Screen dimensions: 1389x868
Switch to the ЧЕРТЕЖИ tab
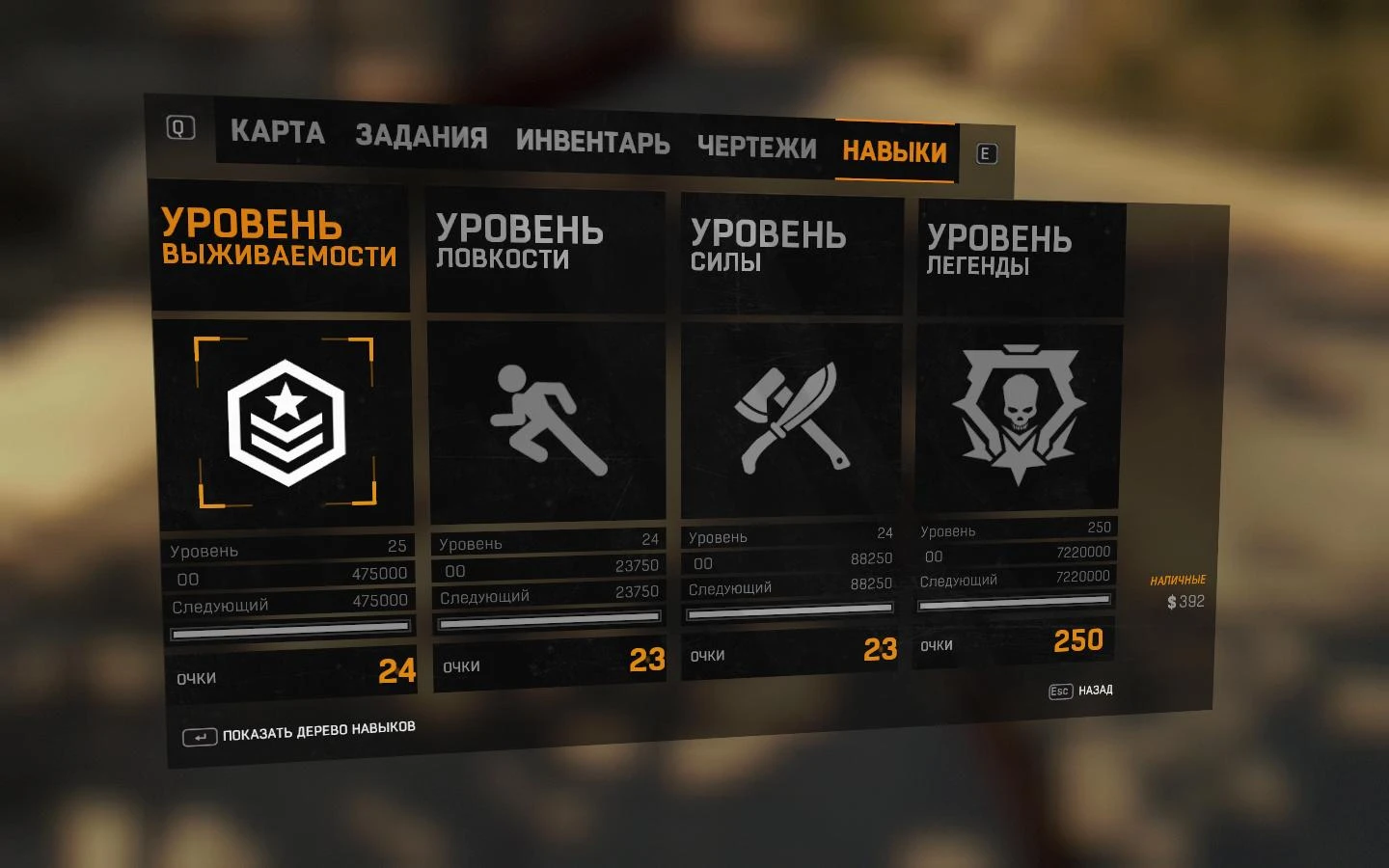pyautogui.click(x=758, y=147)
